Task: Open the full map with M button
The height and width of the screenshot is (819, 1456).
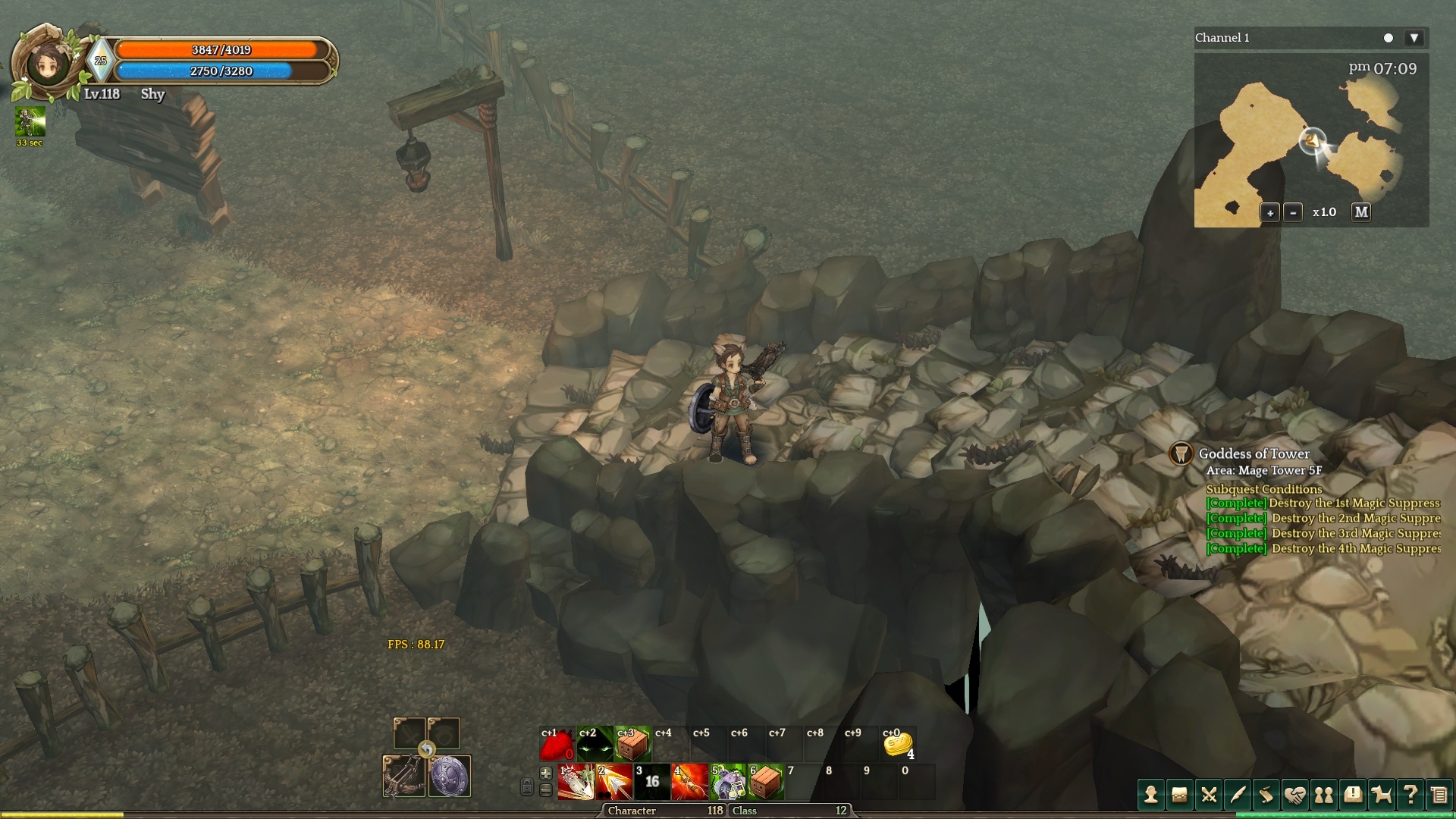Action: (x=1361, y=212)
